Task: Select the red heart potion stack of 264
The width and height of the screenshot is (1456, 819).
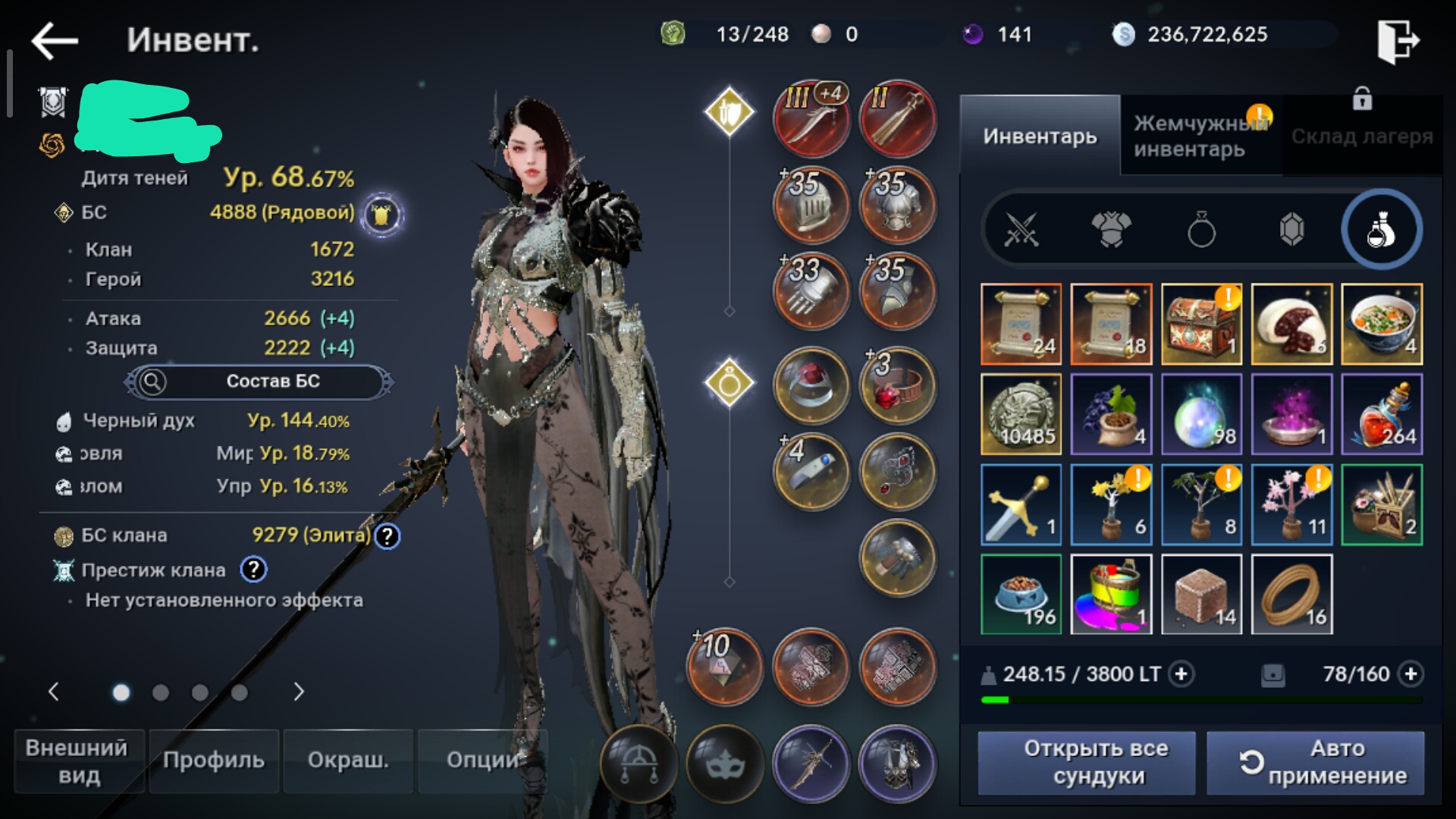Action: 1381,415
